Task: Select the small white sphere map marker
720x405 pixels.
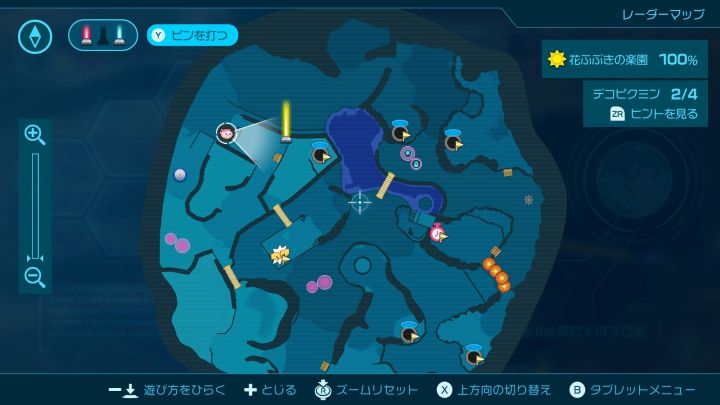Action: tap(180, 174)
